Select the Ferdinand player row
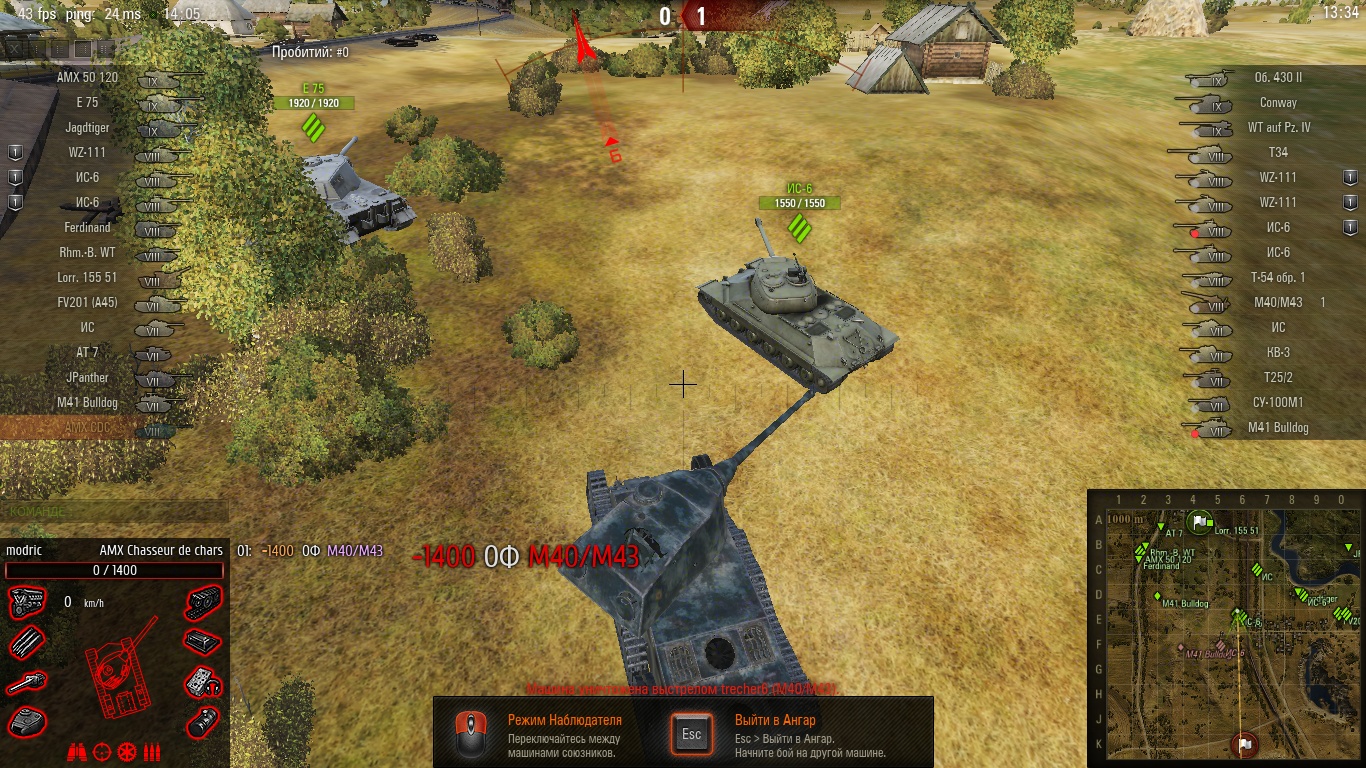The width and height of the screenshot is (1366, 768). coord(88,228)
